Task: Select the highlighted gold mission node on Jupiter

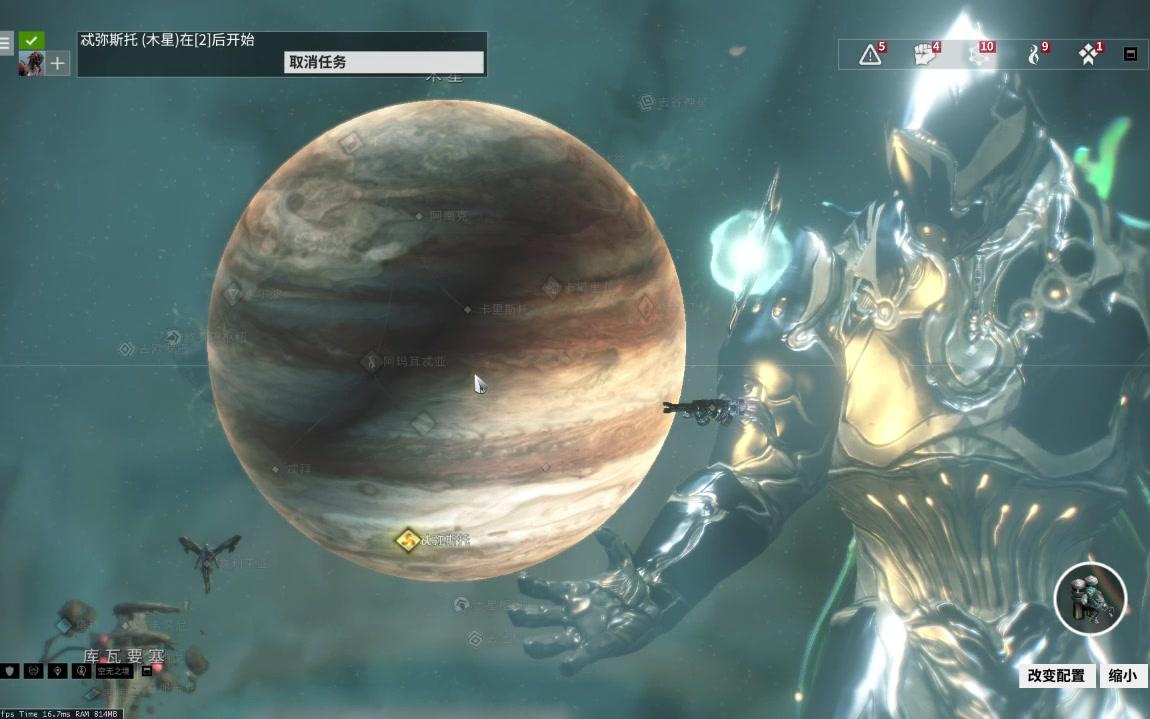Action: click(406, 540)
